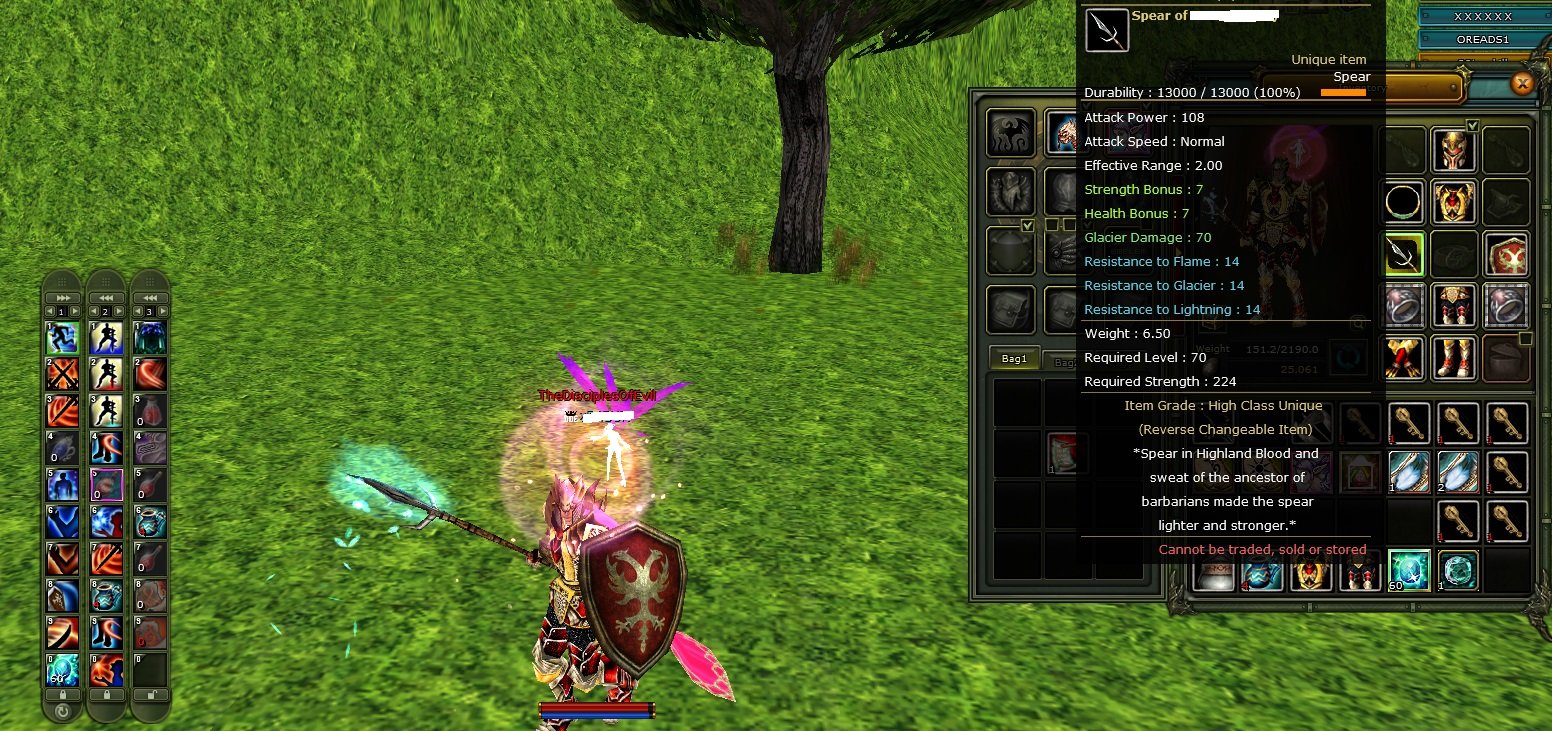Choose the equipped necklace ring slot
Image resolution: width=1552 pixels, height=731 pixels.
1403,203
